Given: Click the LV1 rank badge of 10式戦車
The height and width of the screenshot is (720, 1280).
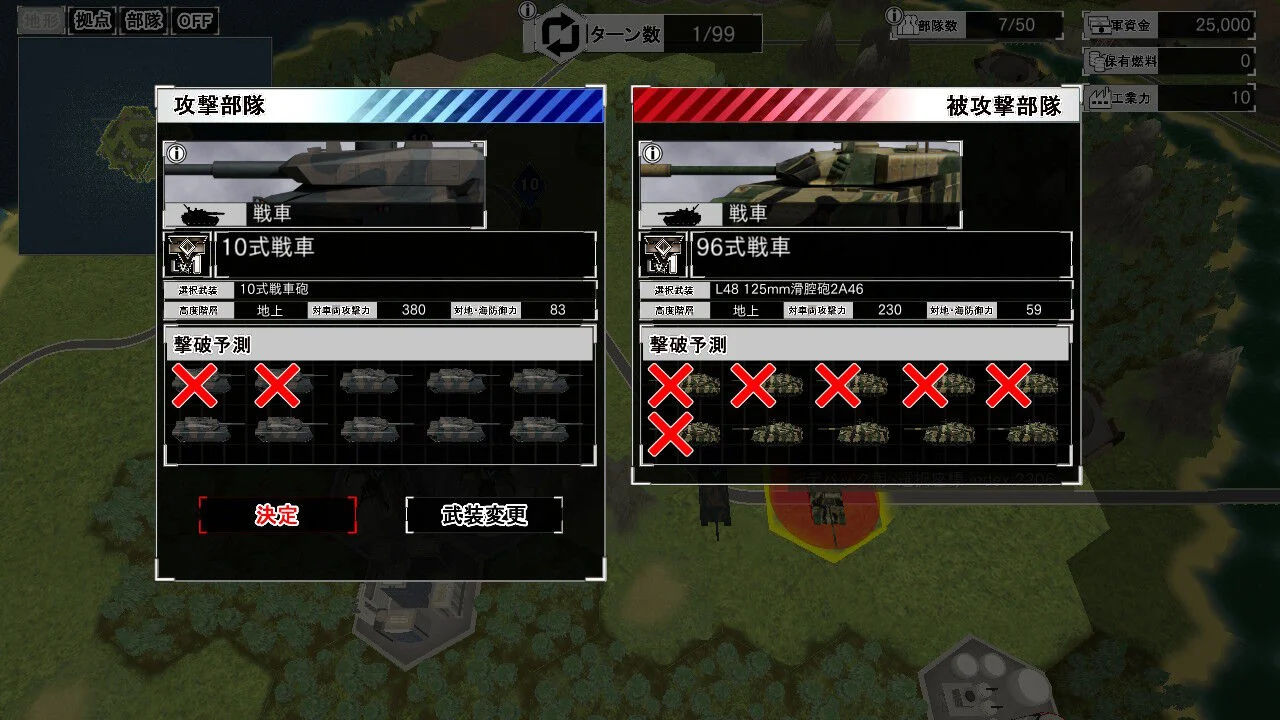Looking at the screenshot, I should [x=186, y=253].
